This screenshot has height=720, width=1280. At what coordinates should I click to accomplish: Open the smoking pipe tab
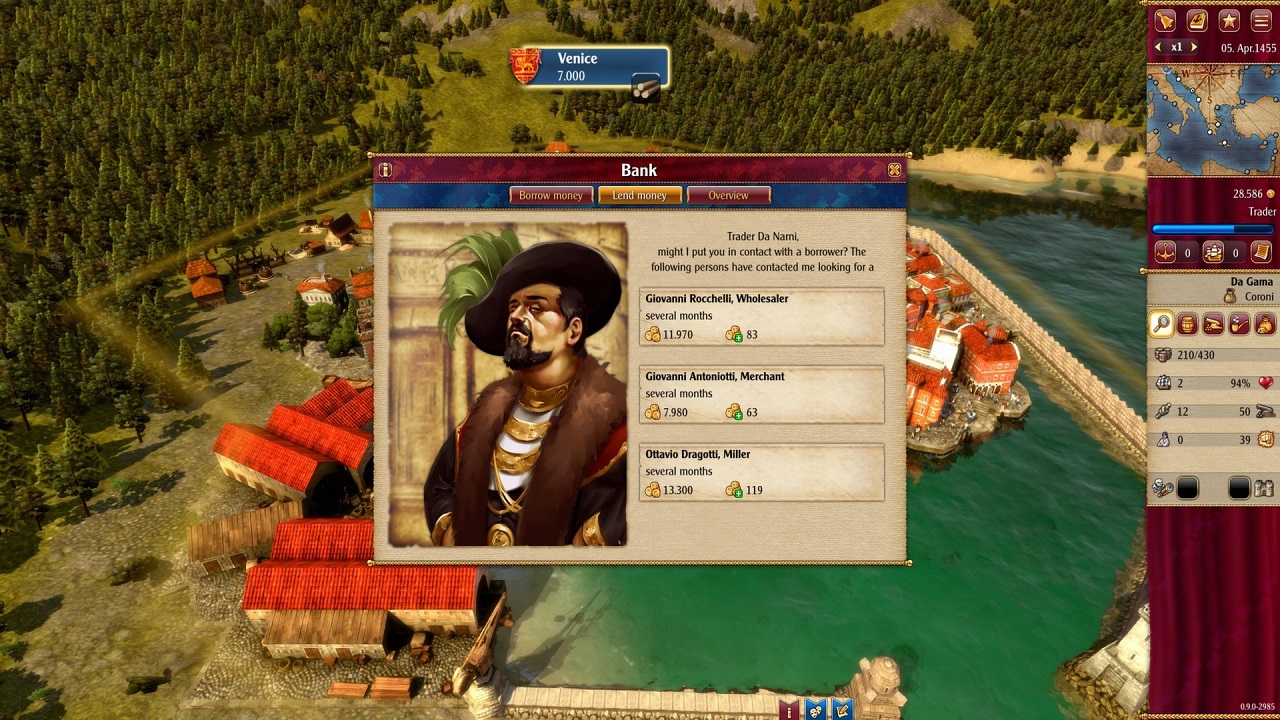click(1238, 324)
